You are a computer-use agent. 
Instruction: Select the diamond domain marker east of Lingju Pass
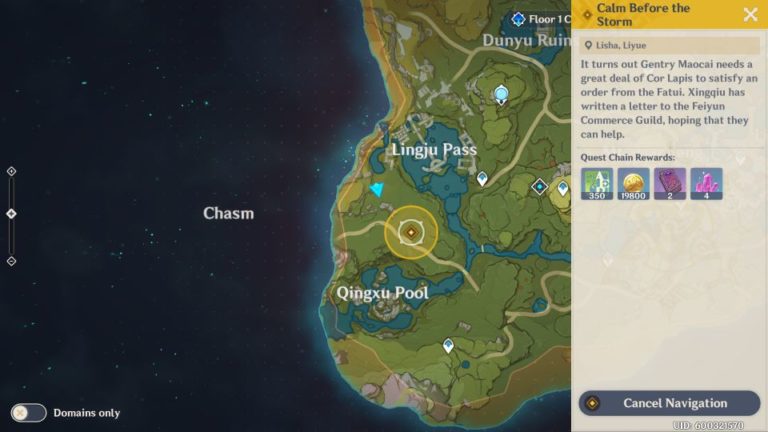point(540,186)
